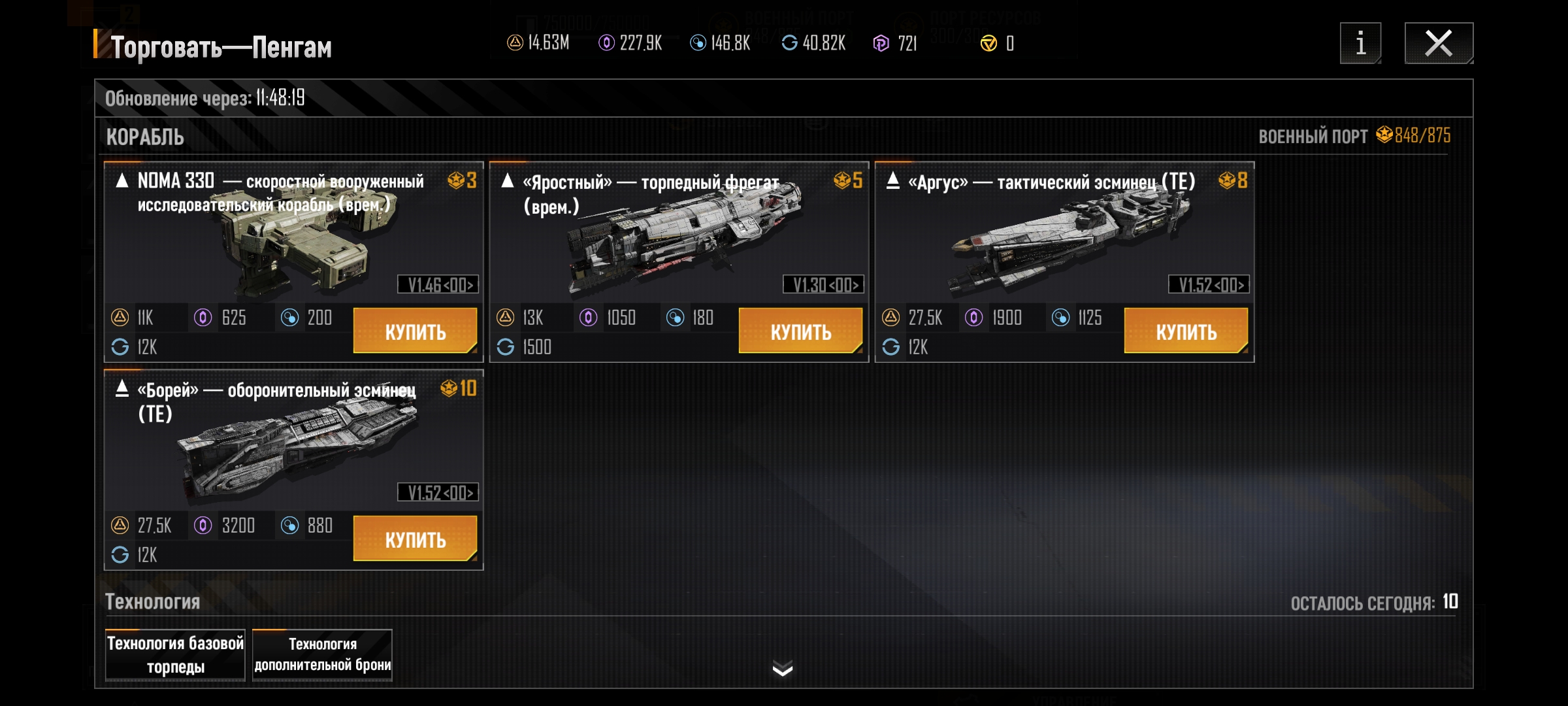Screen dimensions: 1568x706
Task: Open the trade info panel
Action: pyautogui.click(x=1360, y=44)
